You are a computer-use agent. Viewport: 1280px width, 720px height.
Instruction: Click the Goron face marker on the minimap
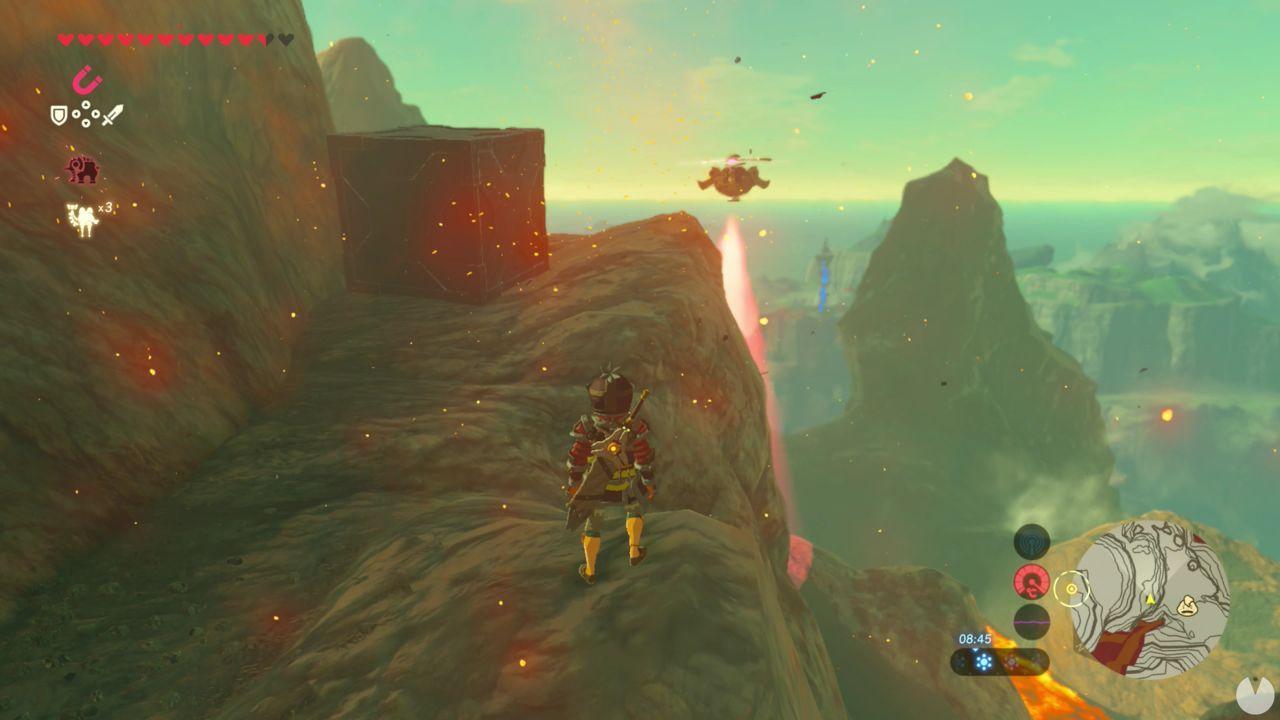(x=1186, y=607)
